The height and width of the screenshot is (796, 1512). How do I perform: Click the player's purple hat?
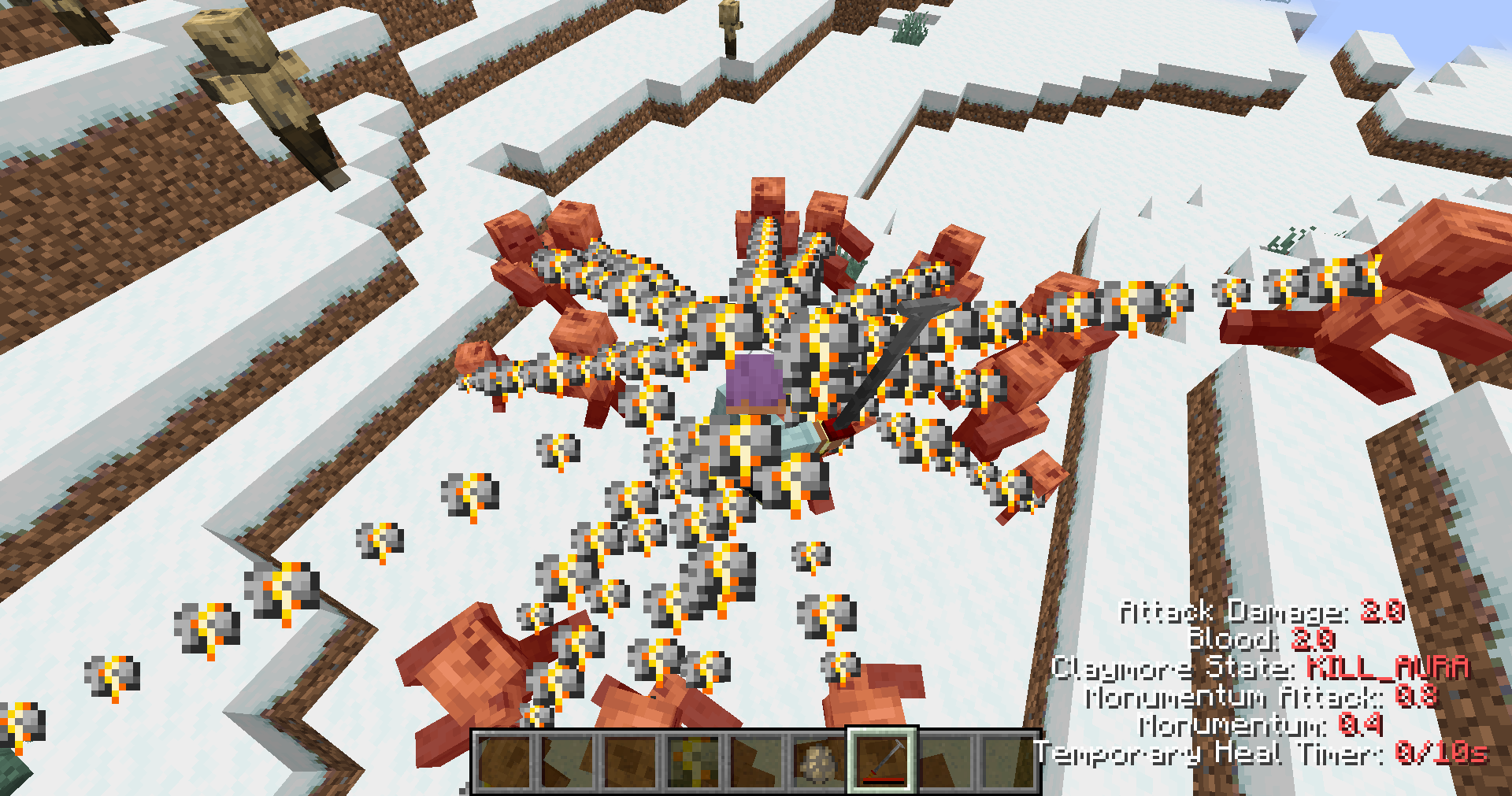(x=754, y=380)
